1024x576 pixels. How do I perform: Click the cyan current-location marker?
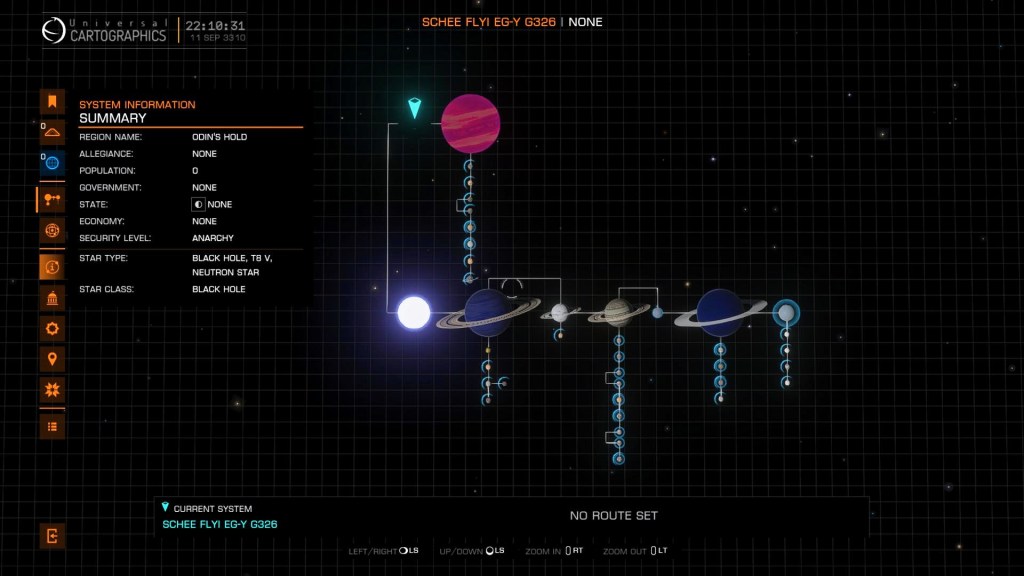(x=415, y=108)
